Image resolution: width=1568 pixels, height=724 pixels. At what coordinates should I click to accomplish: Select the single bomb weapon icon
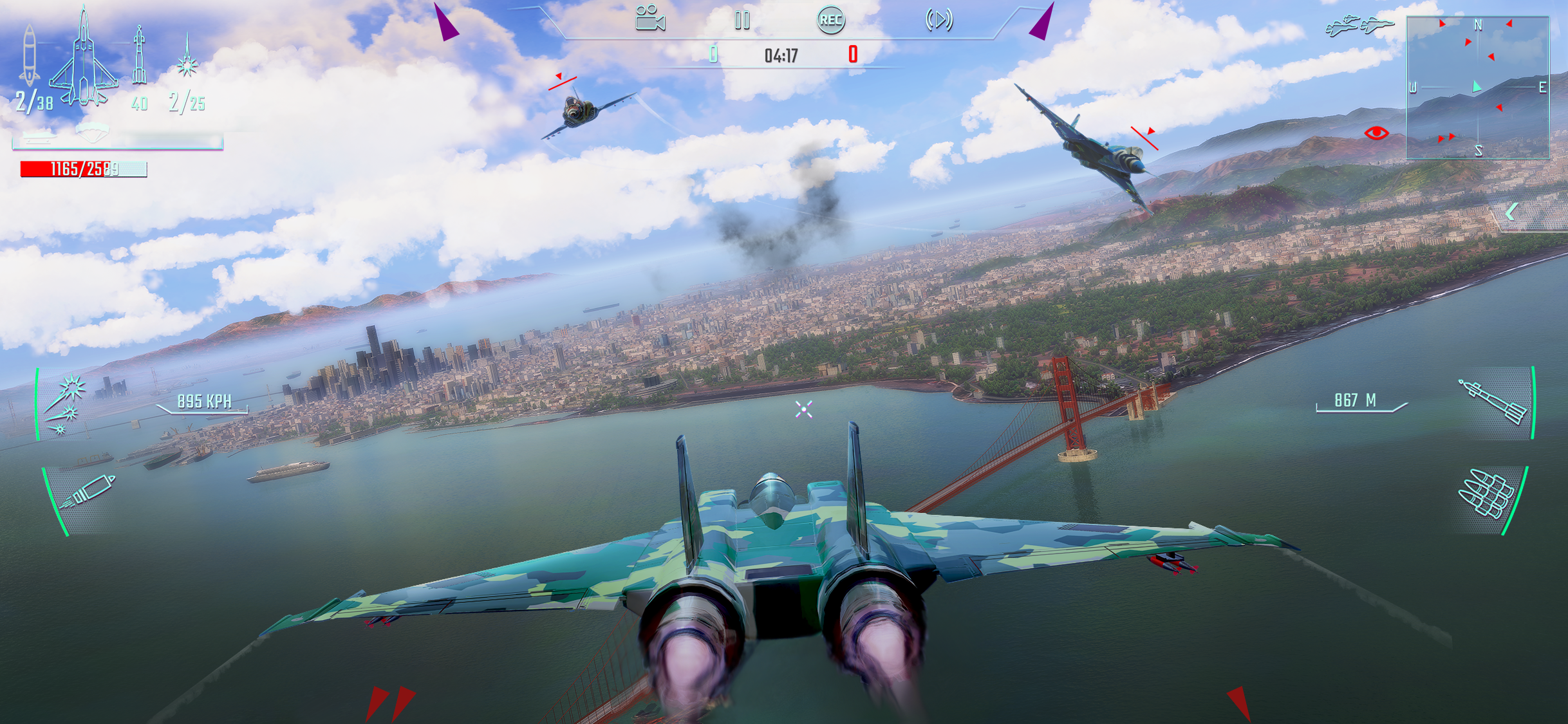click(29, 57)
